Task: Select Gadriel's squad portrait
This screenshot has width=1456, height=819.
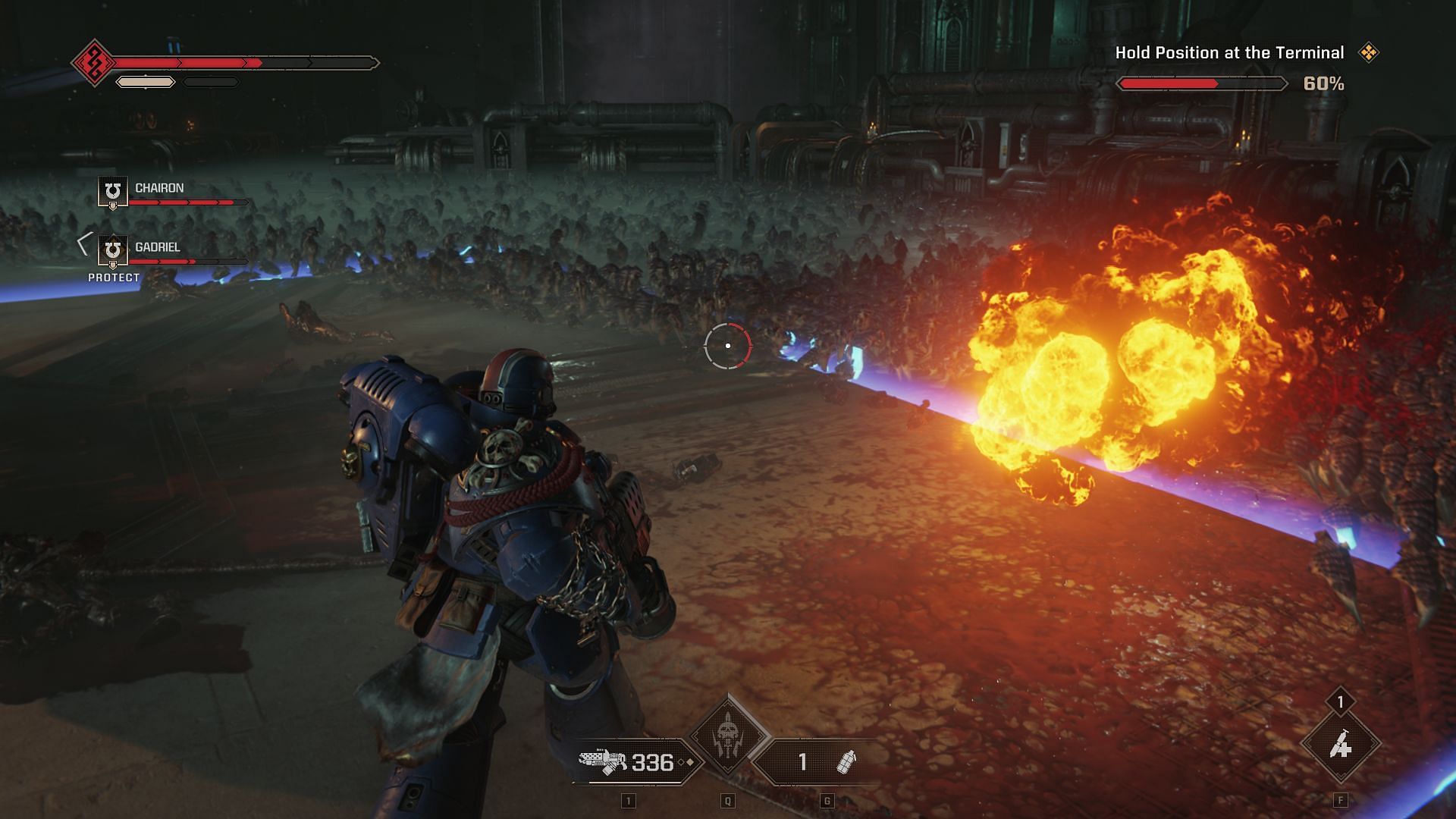Action: [113, 249]
